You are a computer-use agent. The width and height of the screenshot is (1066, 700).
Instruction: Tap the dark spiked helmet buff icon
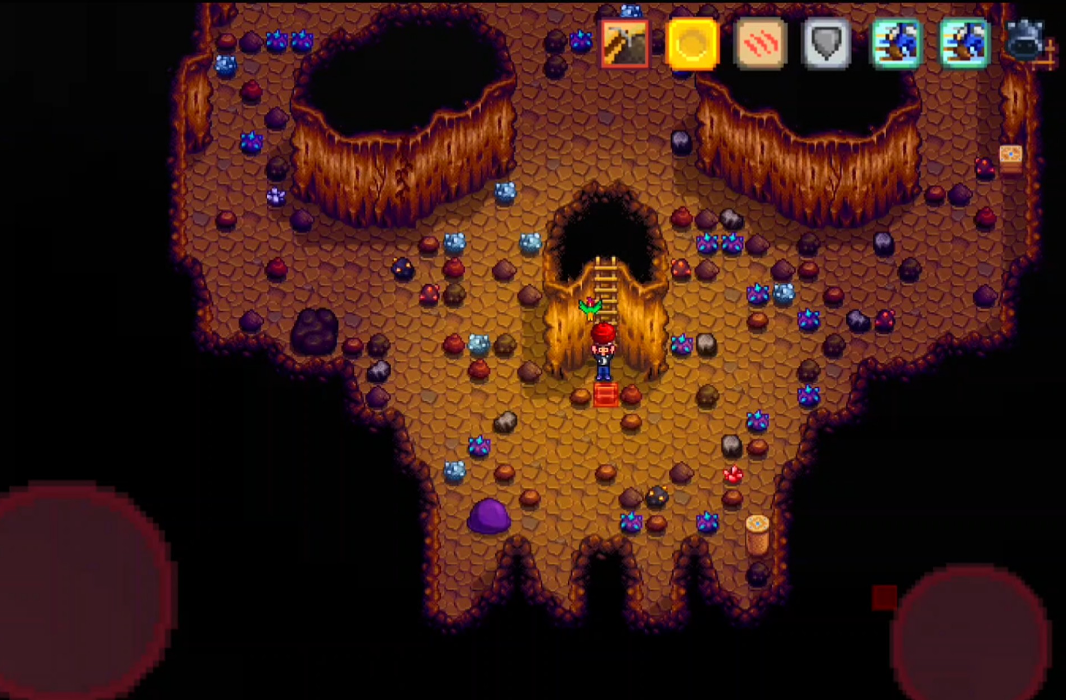pos(1026,42)
